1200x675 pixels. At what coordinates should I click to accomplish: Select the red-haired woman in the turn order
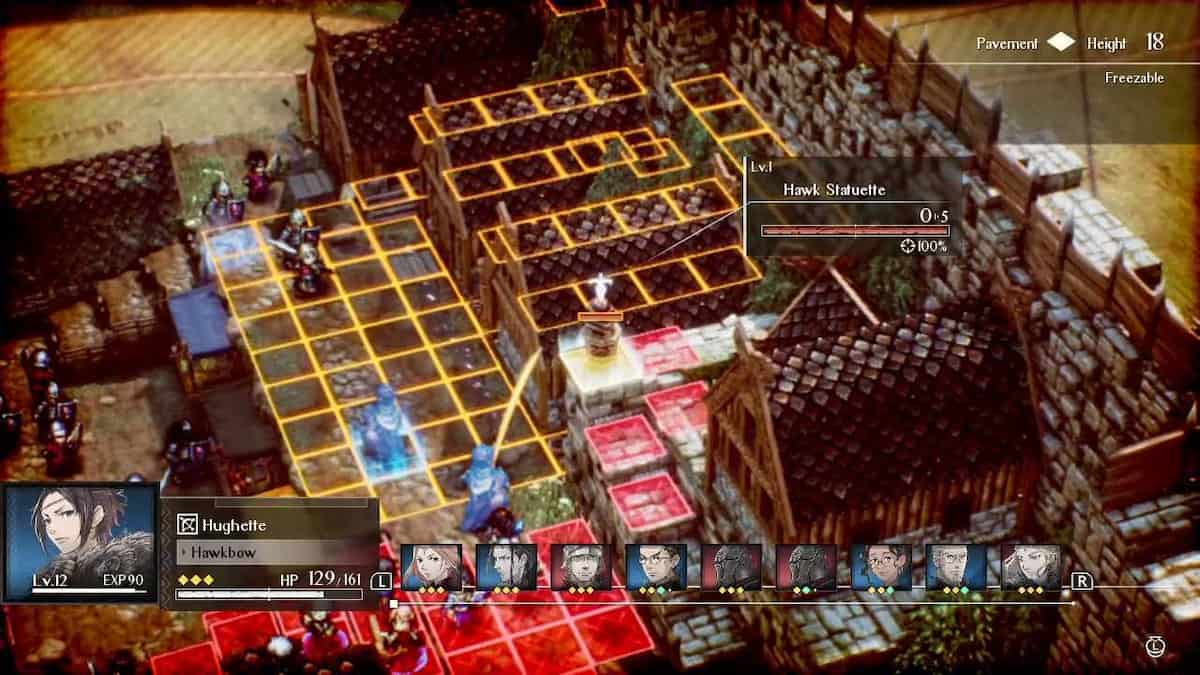pos(431,567)
